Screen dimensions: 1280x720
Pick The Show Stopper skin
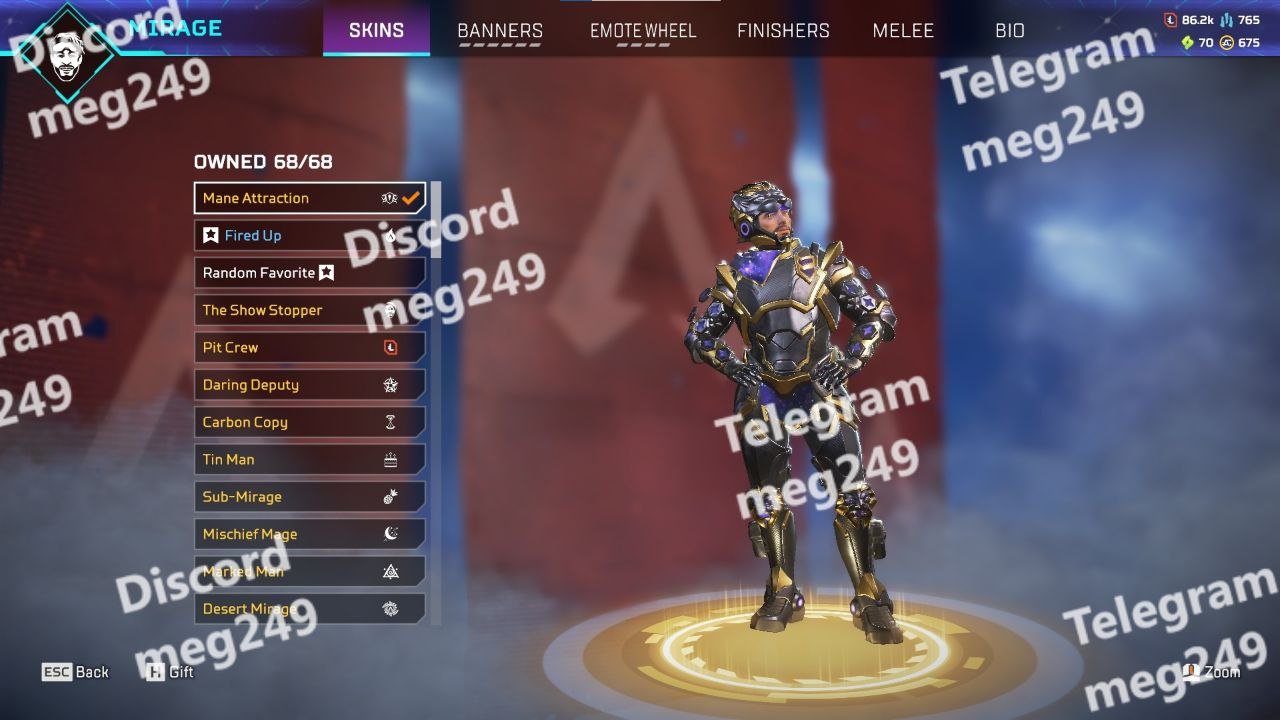[x=309, y=310]
